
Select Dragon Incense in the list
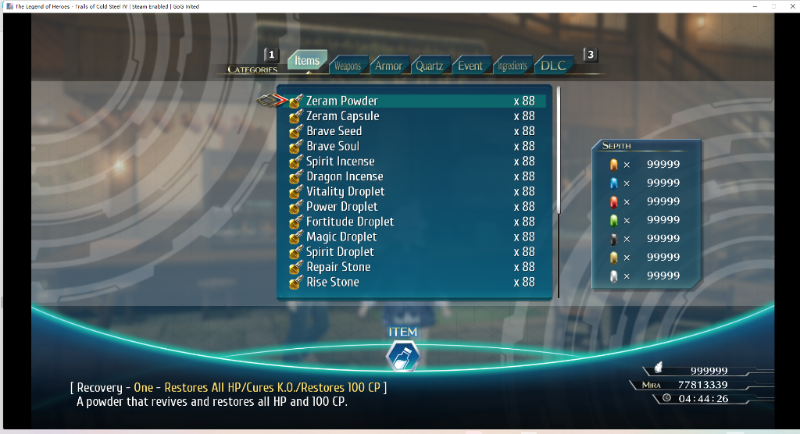pyautogui.click(x=344, y=176)
